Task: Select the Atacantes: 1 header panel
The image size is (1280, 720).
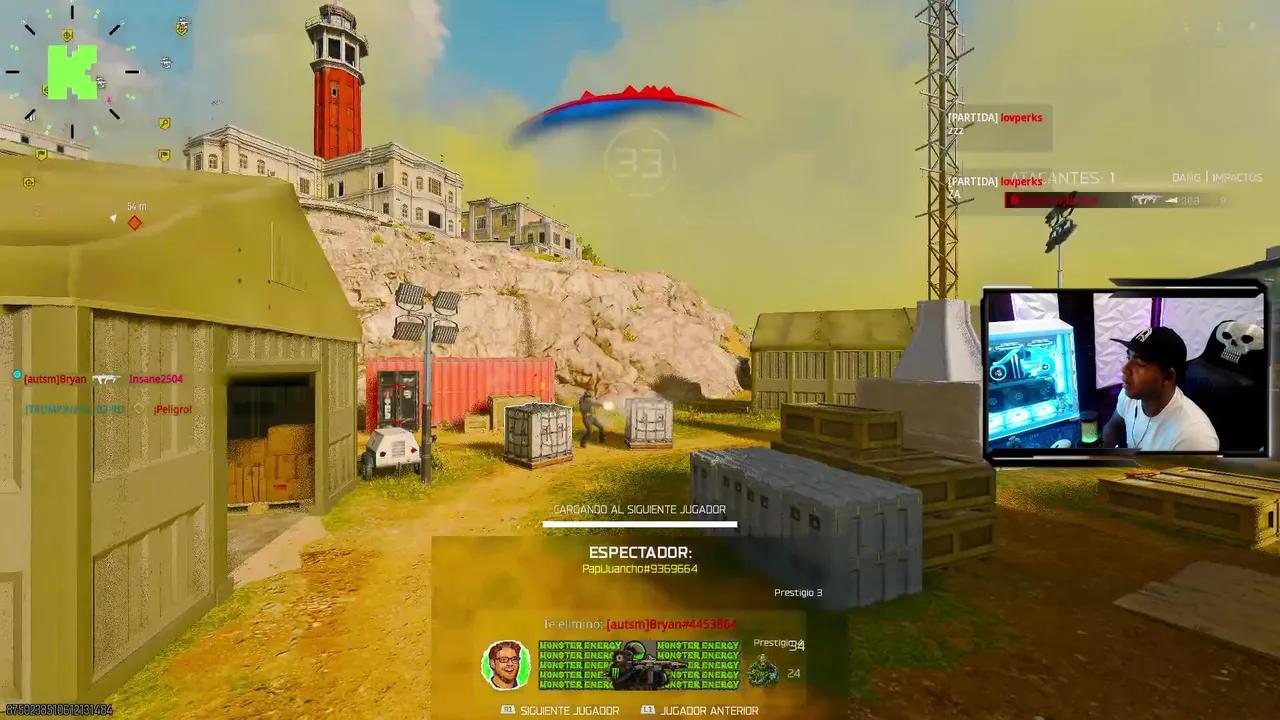Action: click(1065, 178)
